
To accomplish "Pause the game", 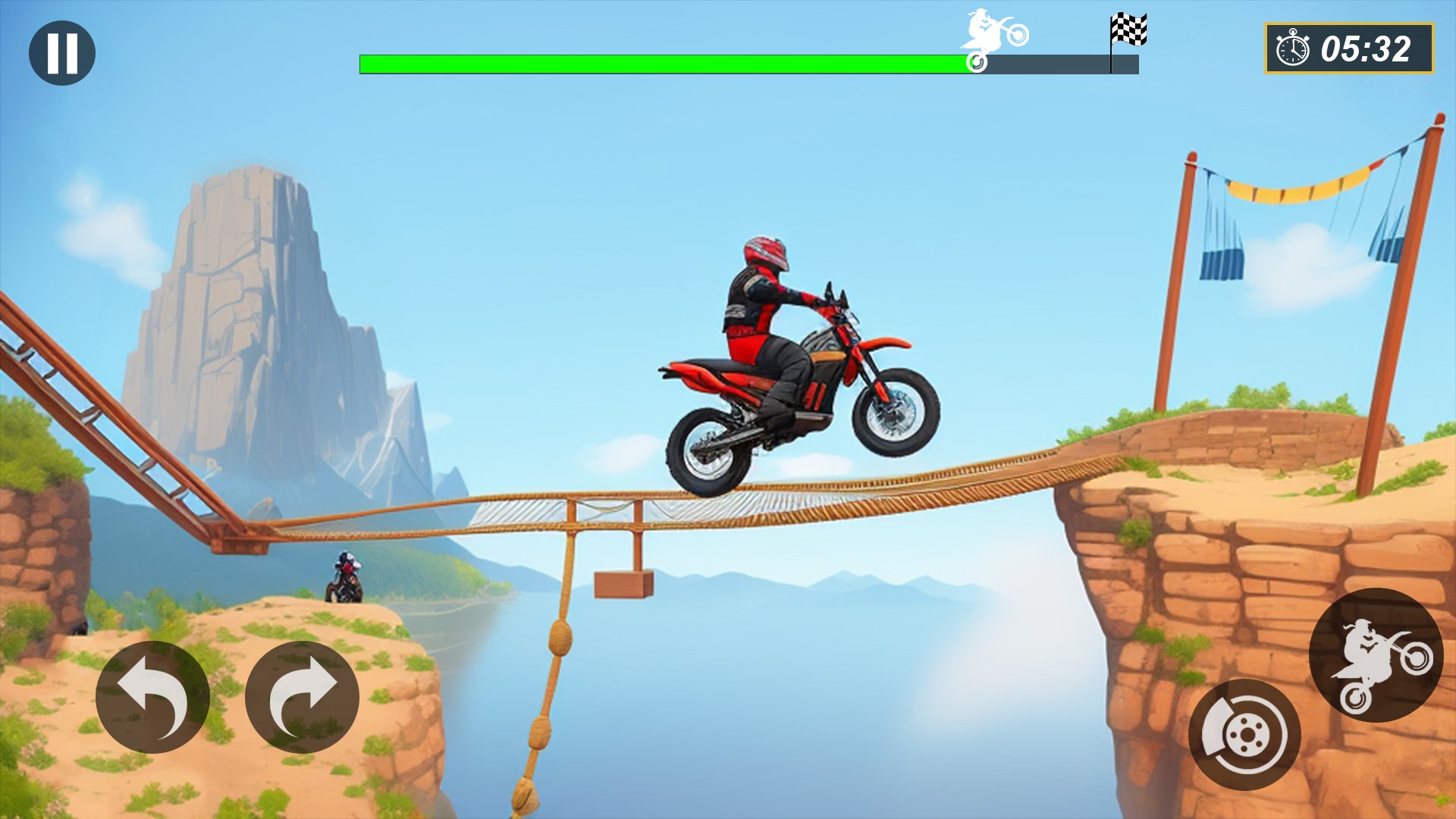I will (x=62, y=53).
